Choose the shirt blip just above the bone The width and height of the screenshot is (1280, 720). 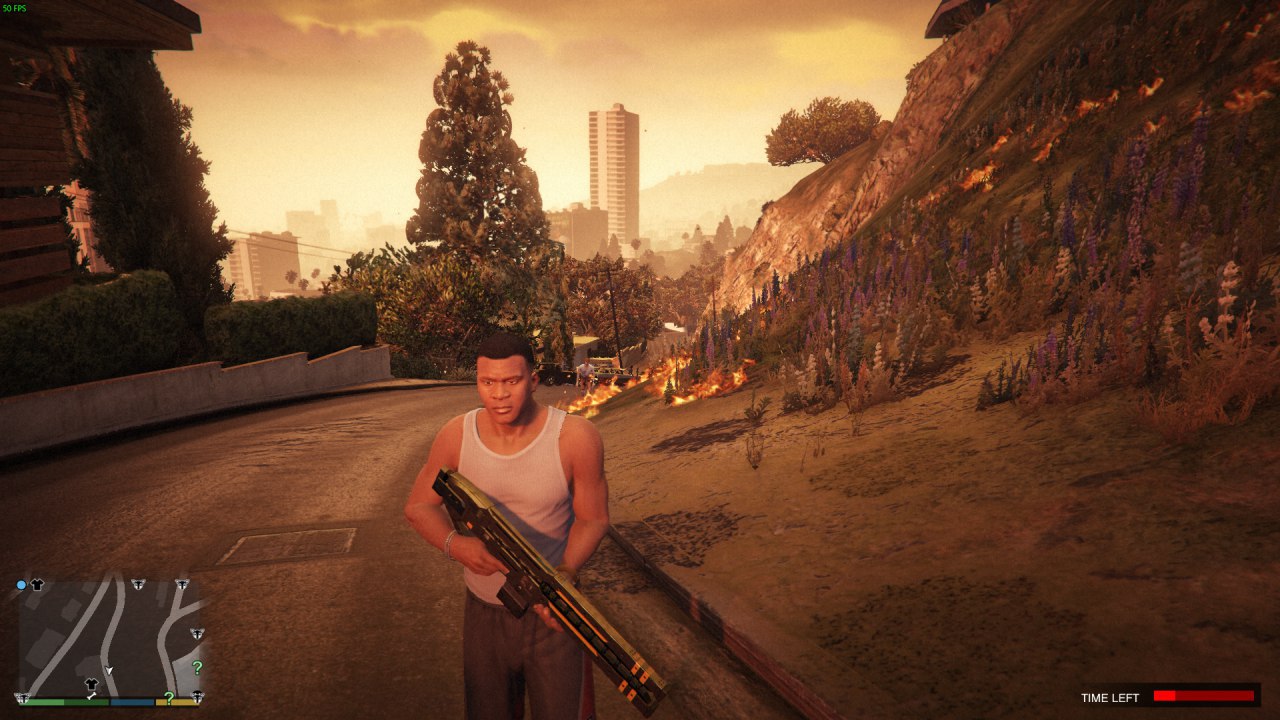tap(91, 684)
